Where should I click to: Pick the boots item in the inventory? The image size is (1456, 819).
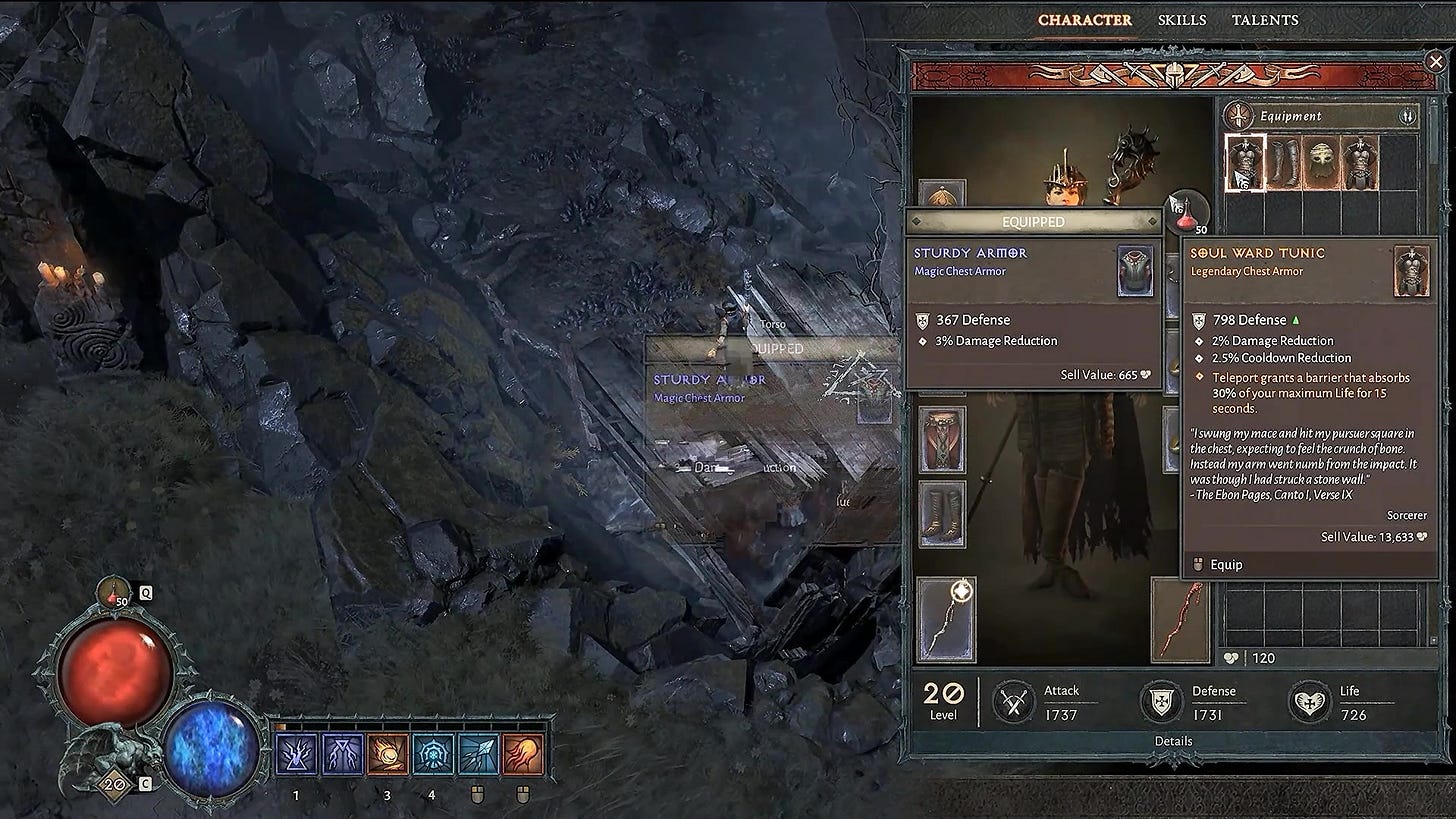coord(1284,162)
